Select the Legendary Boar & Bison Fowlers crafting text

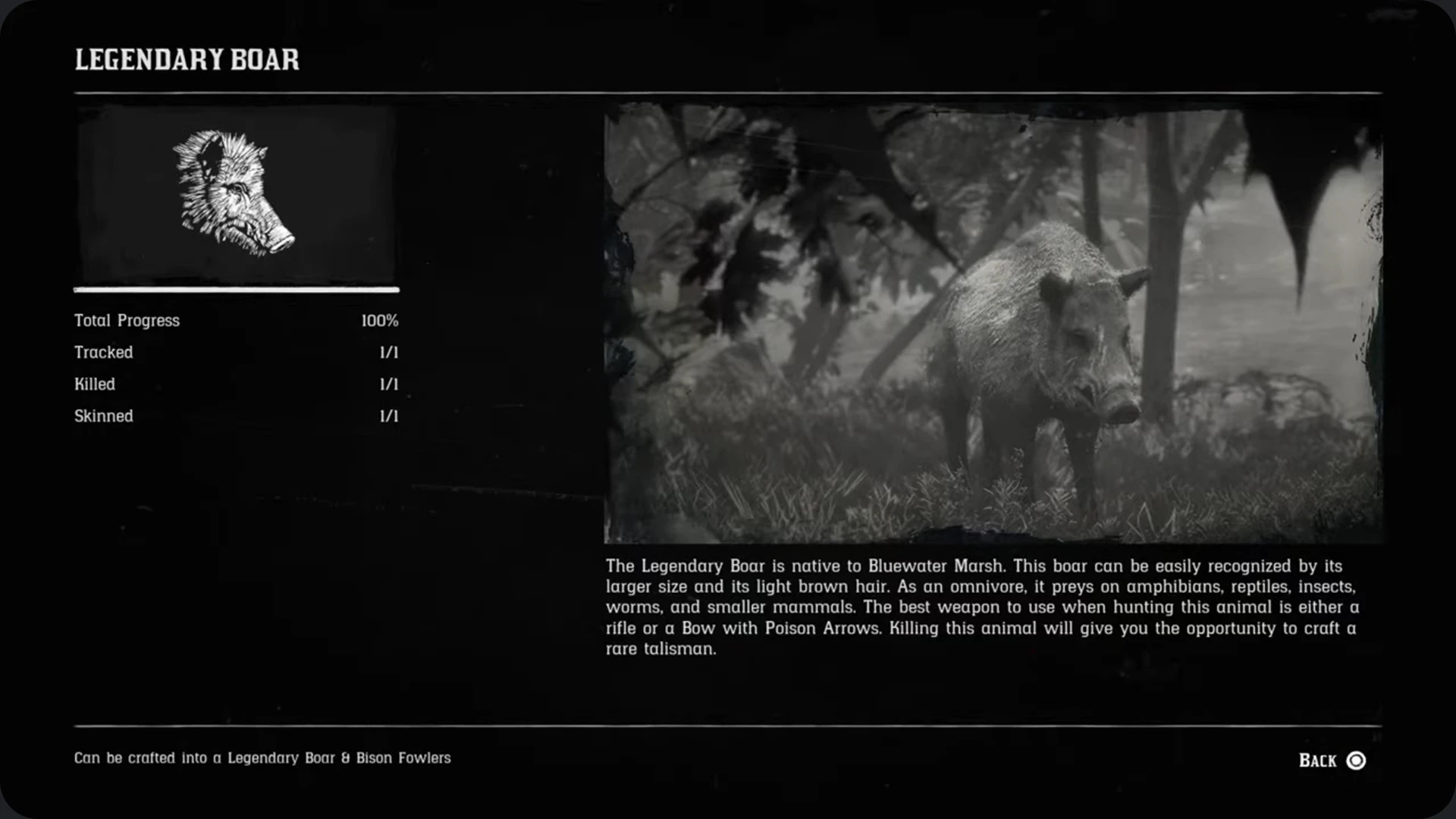pos(262,758)
